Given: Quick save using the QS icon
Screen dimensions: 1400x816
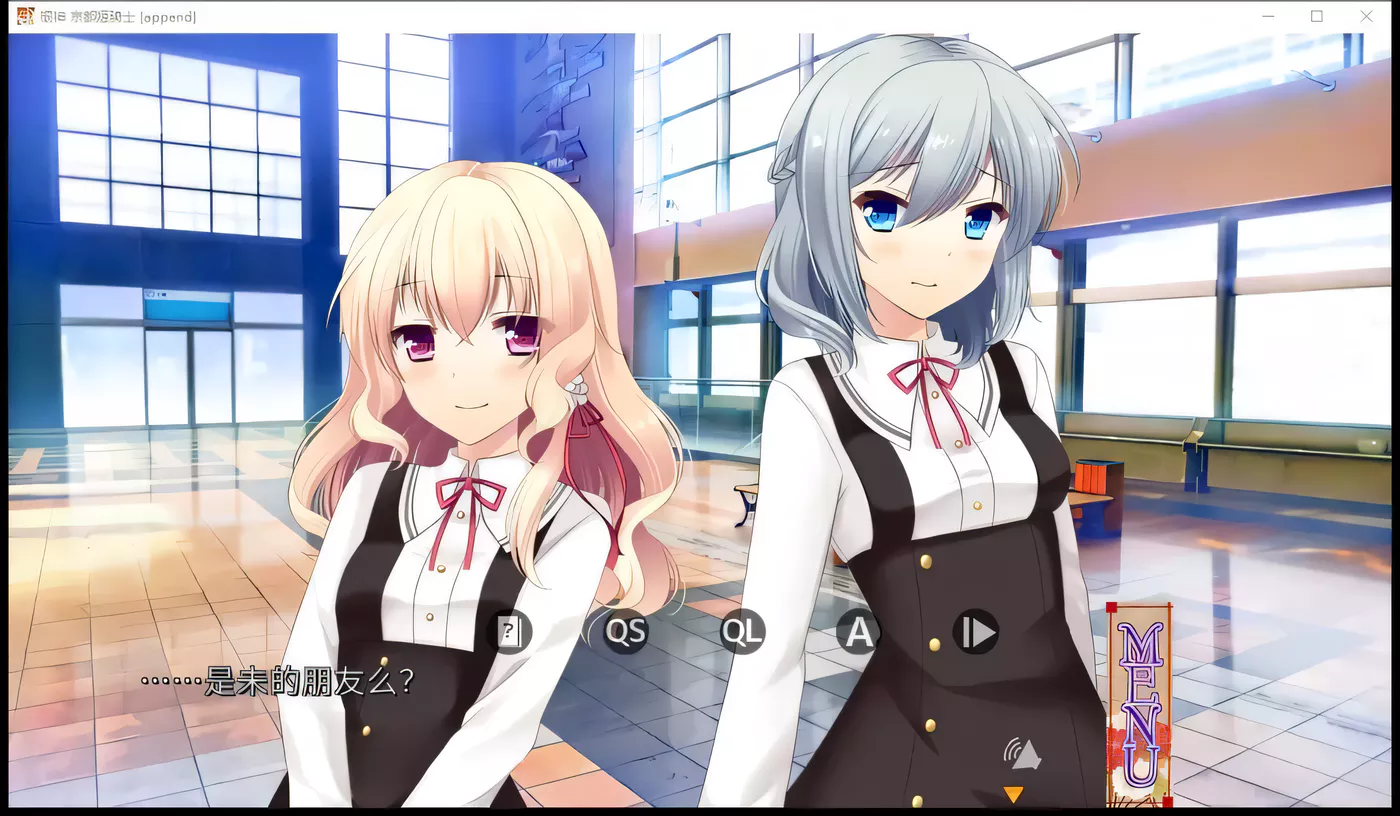Looking at the screenshot, I should pyautogui.click(x=626, y=631).
